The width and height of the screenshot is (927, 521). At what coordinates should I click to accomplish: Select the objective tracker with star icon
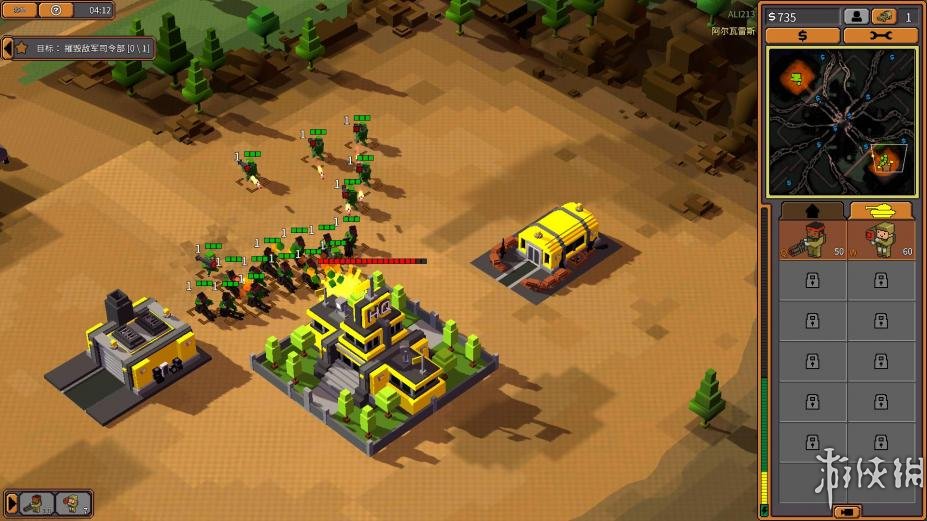tap(21, 47)
